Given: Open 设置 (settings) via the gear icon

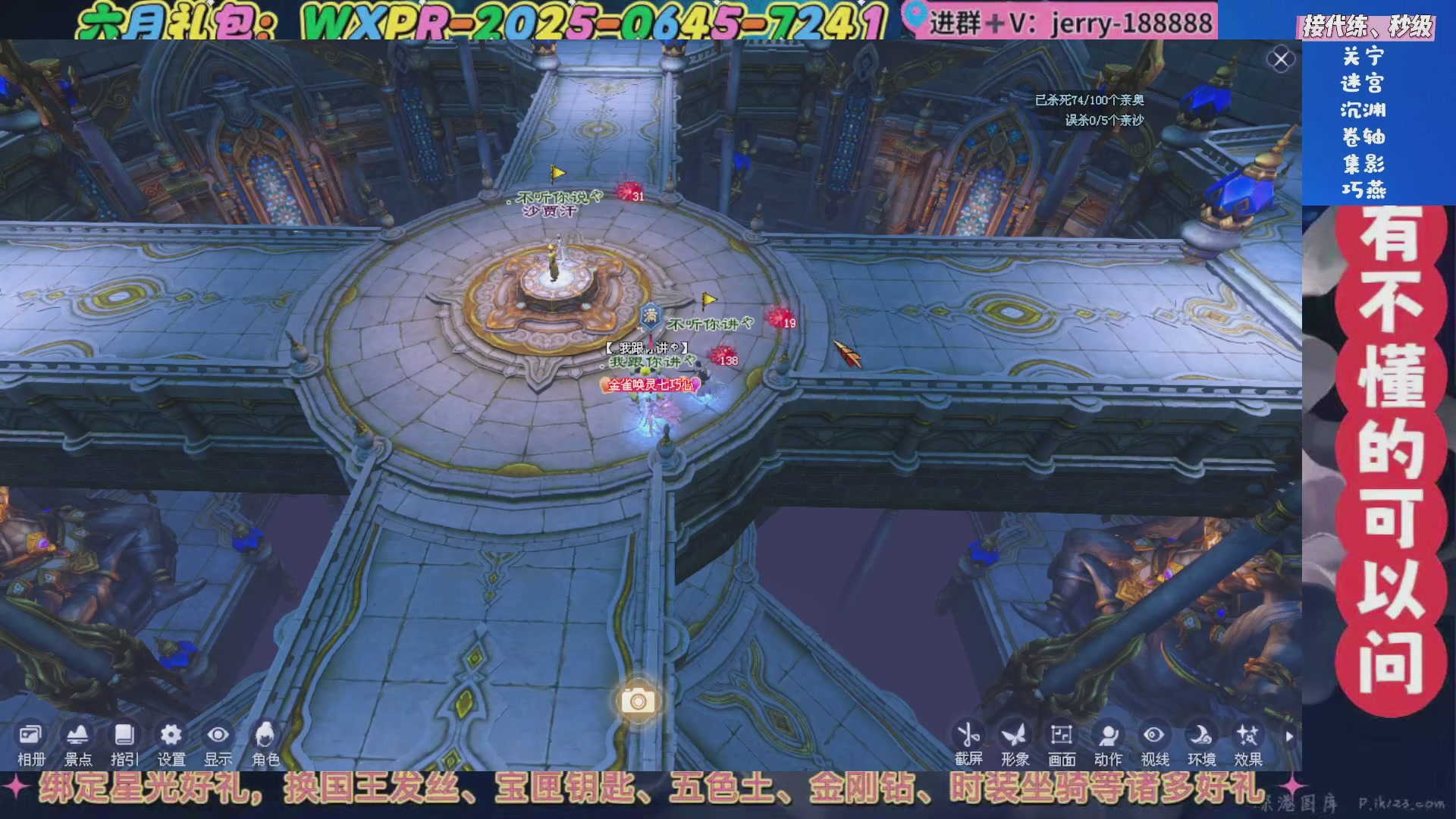Looking at the screenshot, I should tap(171, 736).
